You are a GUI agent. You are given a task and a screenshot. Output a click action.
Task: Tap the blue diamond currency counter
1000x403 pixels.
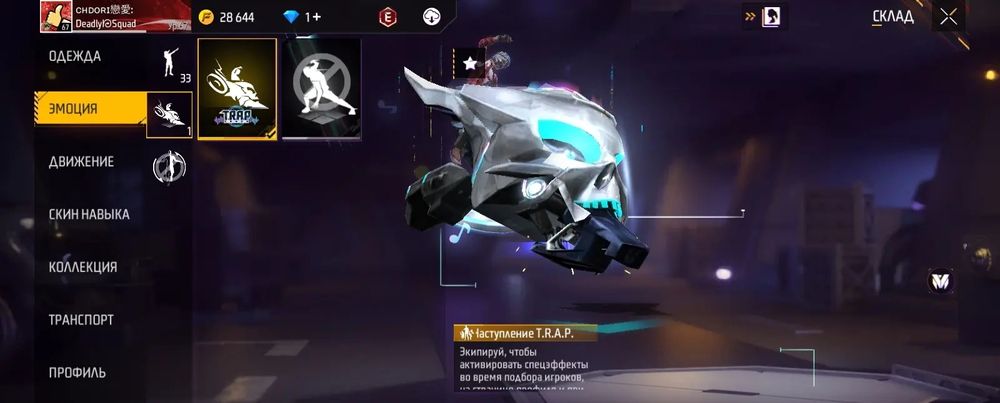click(x=302, y=17)
